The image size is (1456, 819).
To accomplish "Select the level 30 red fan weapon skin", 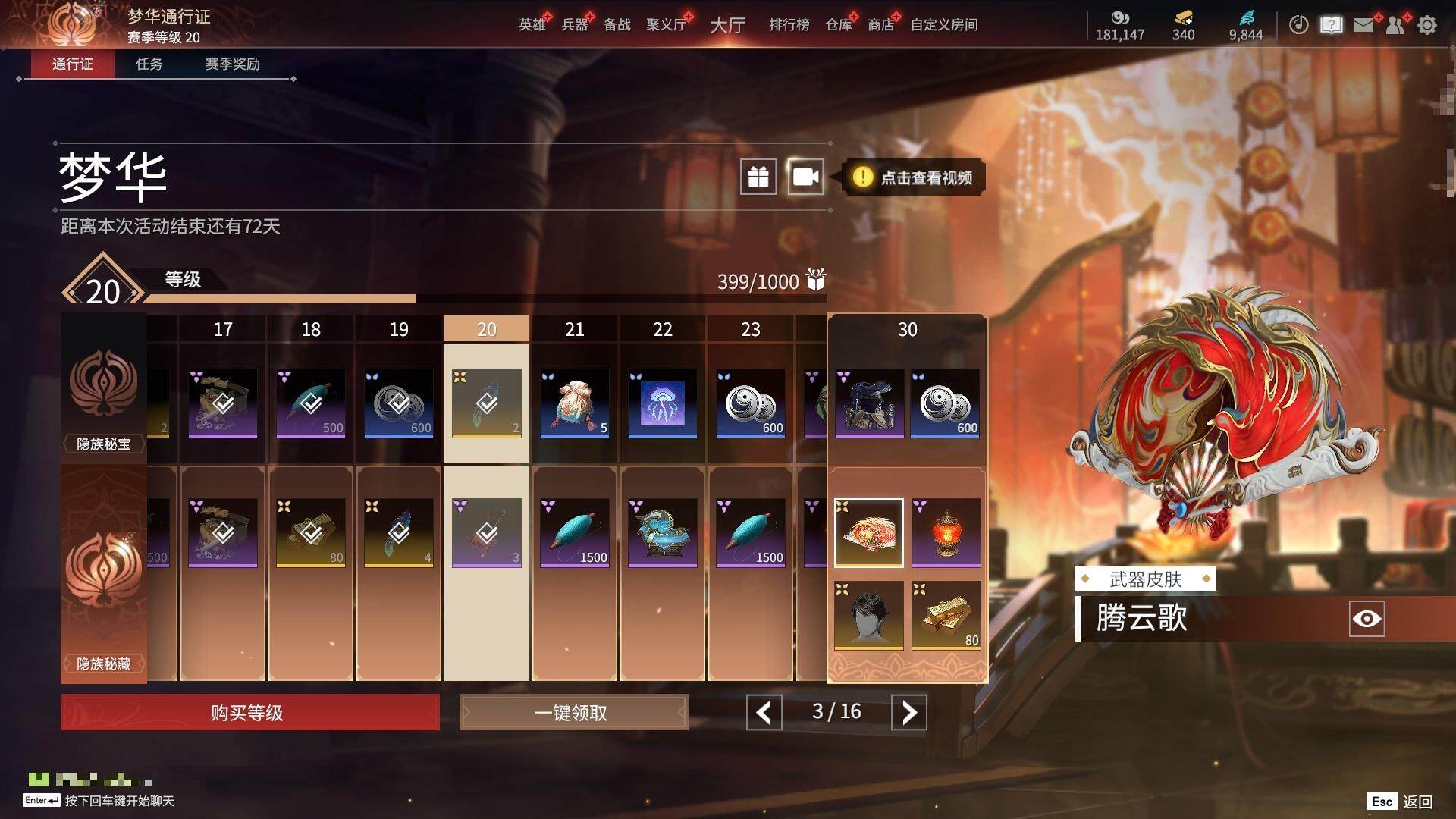I will point(869,532).
